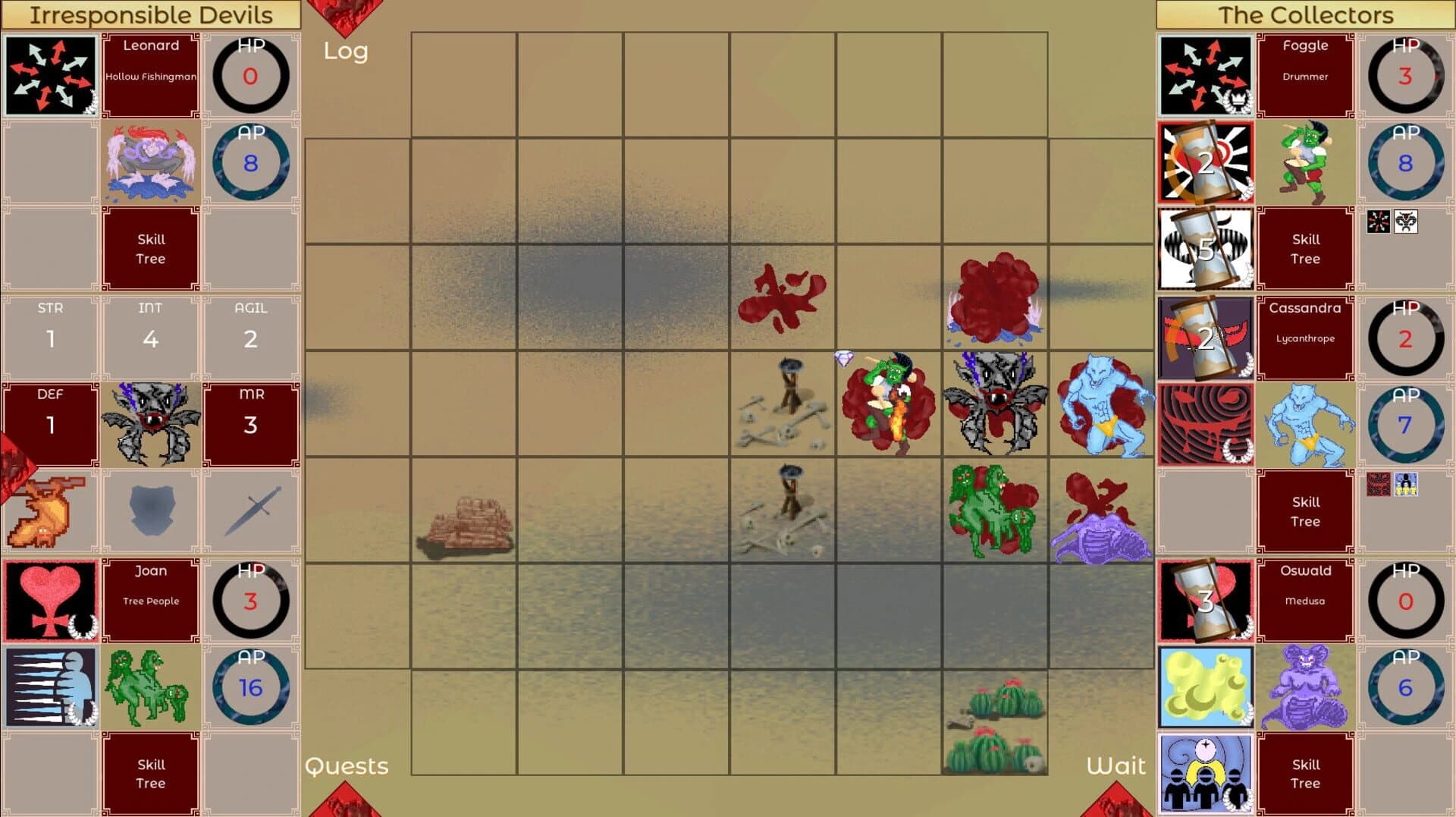Click the hourglass cooldown showing 5

(1205, 248)
